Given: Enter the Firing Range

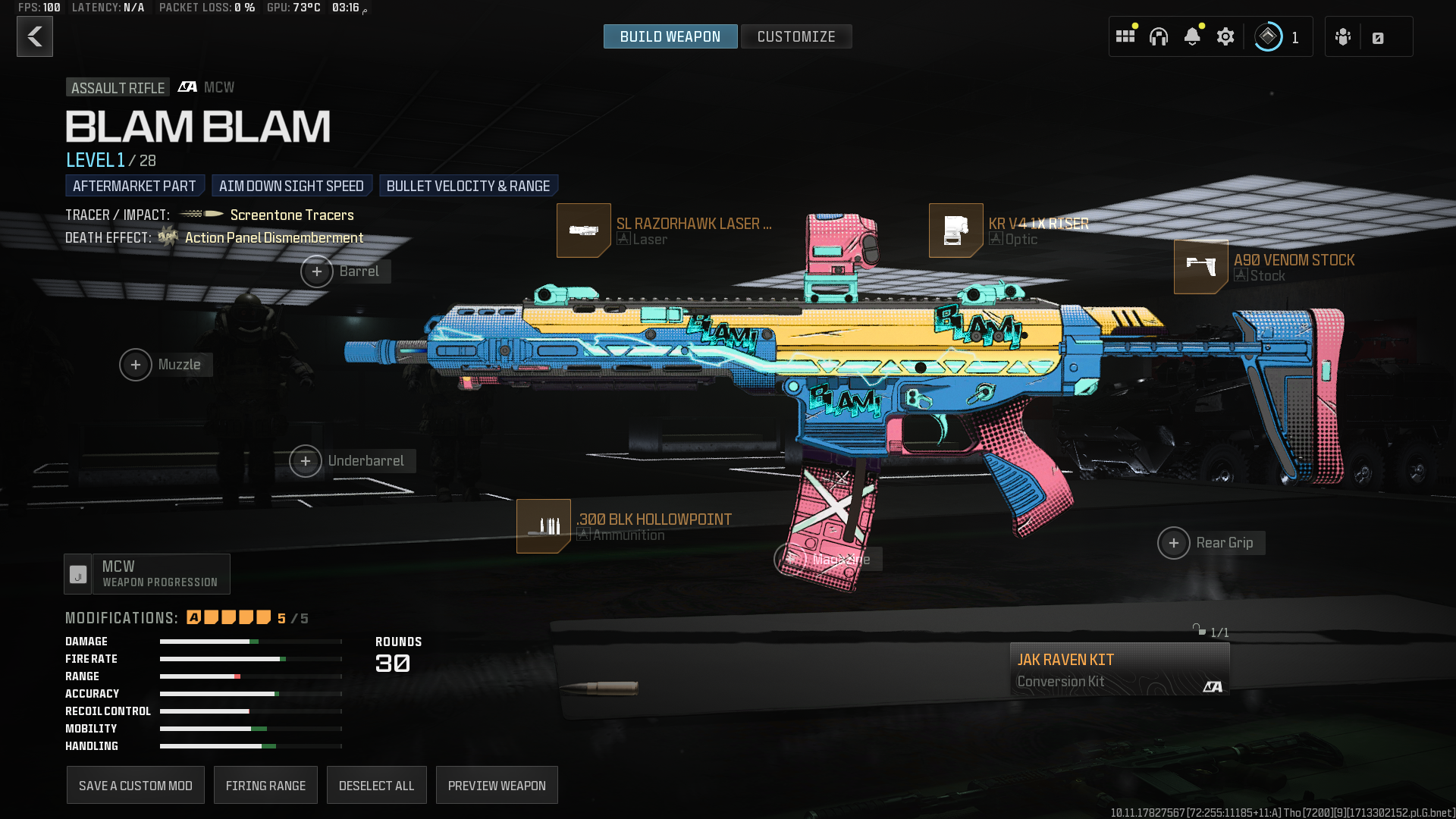Looking at the screenshot, I should pos(265,786).
